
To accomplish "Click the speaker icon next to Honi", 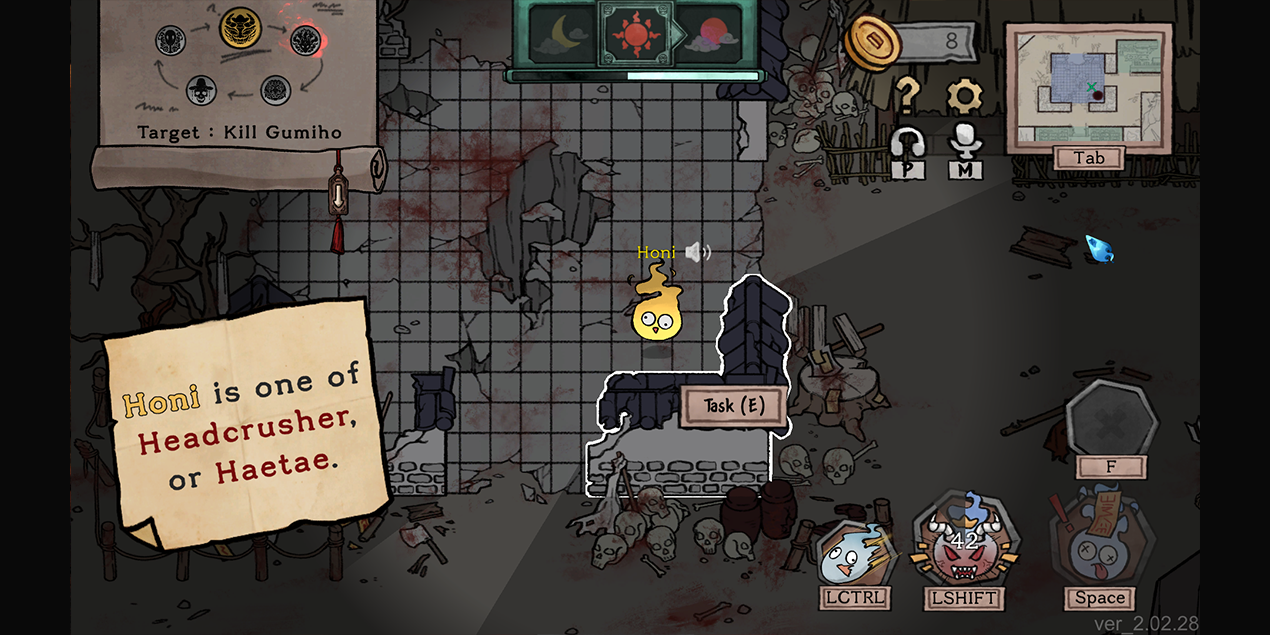I will coord(698,252).
